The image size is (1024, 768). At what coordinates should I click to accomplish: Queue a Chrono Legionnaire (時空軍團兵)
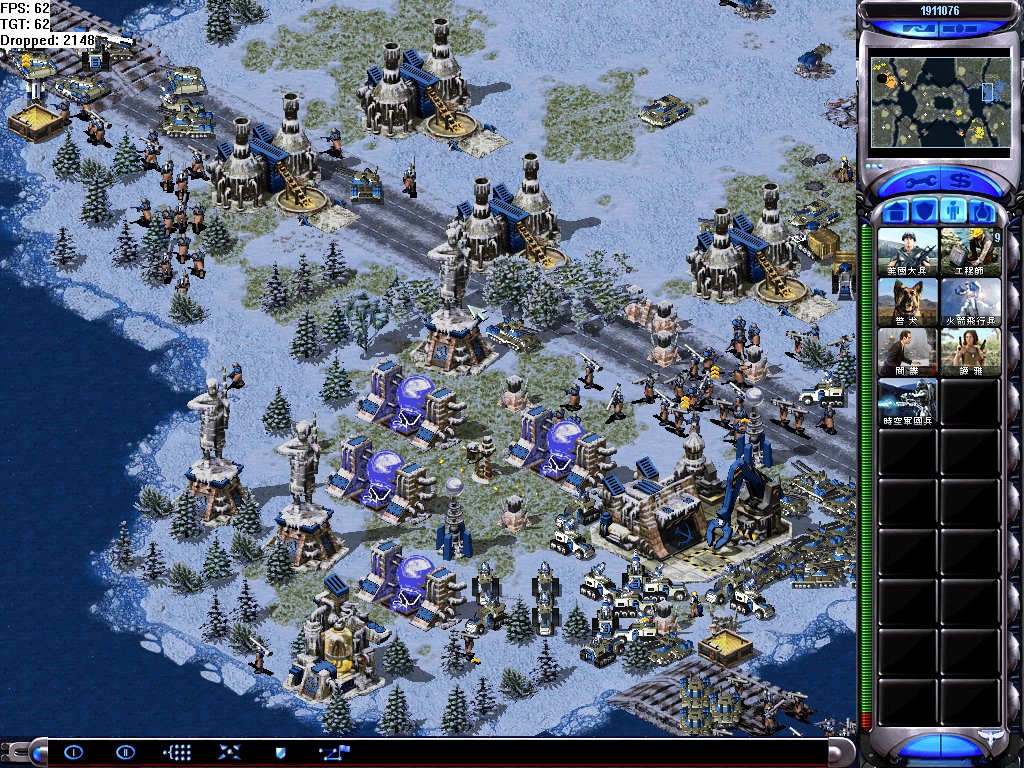click(908, 402)
